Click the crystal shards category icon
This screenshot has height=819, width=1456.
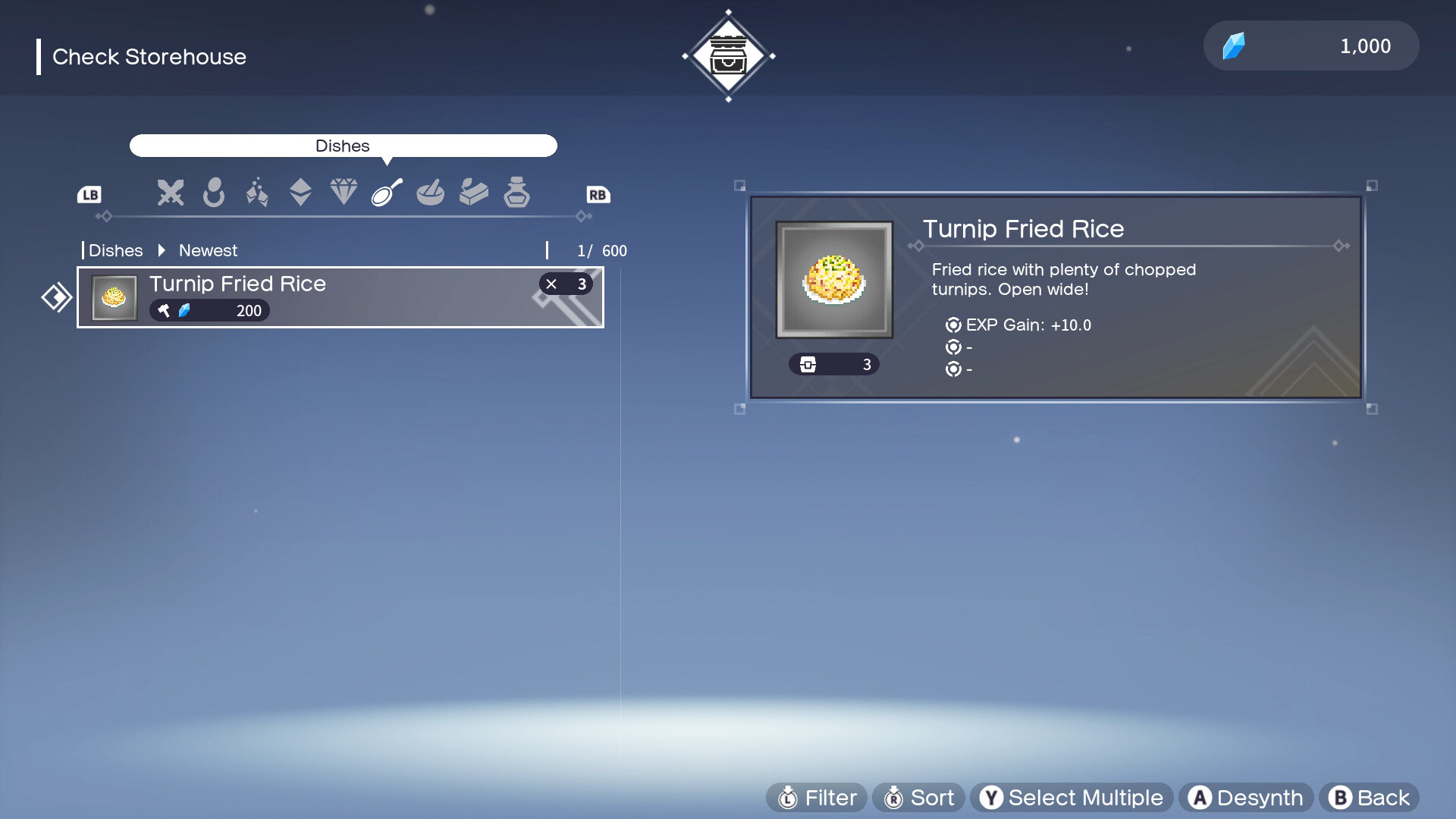pyautogui.click(x=257, y=193)
